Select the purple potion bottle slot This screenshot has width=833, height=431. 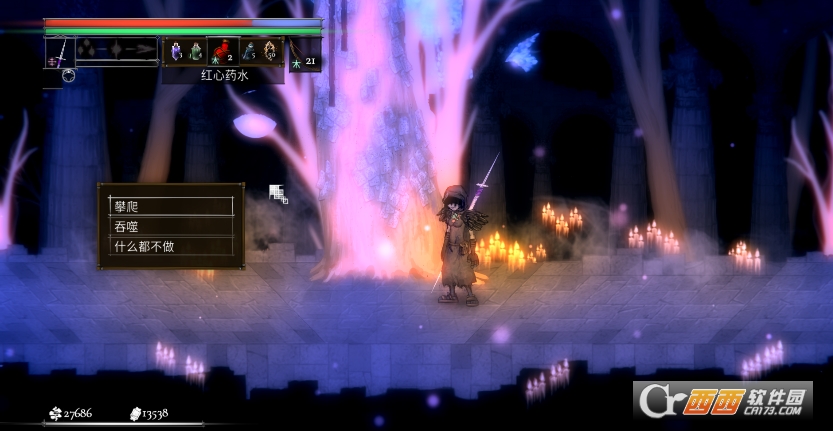(x=176, y=51)
